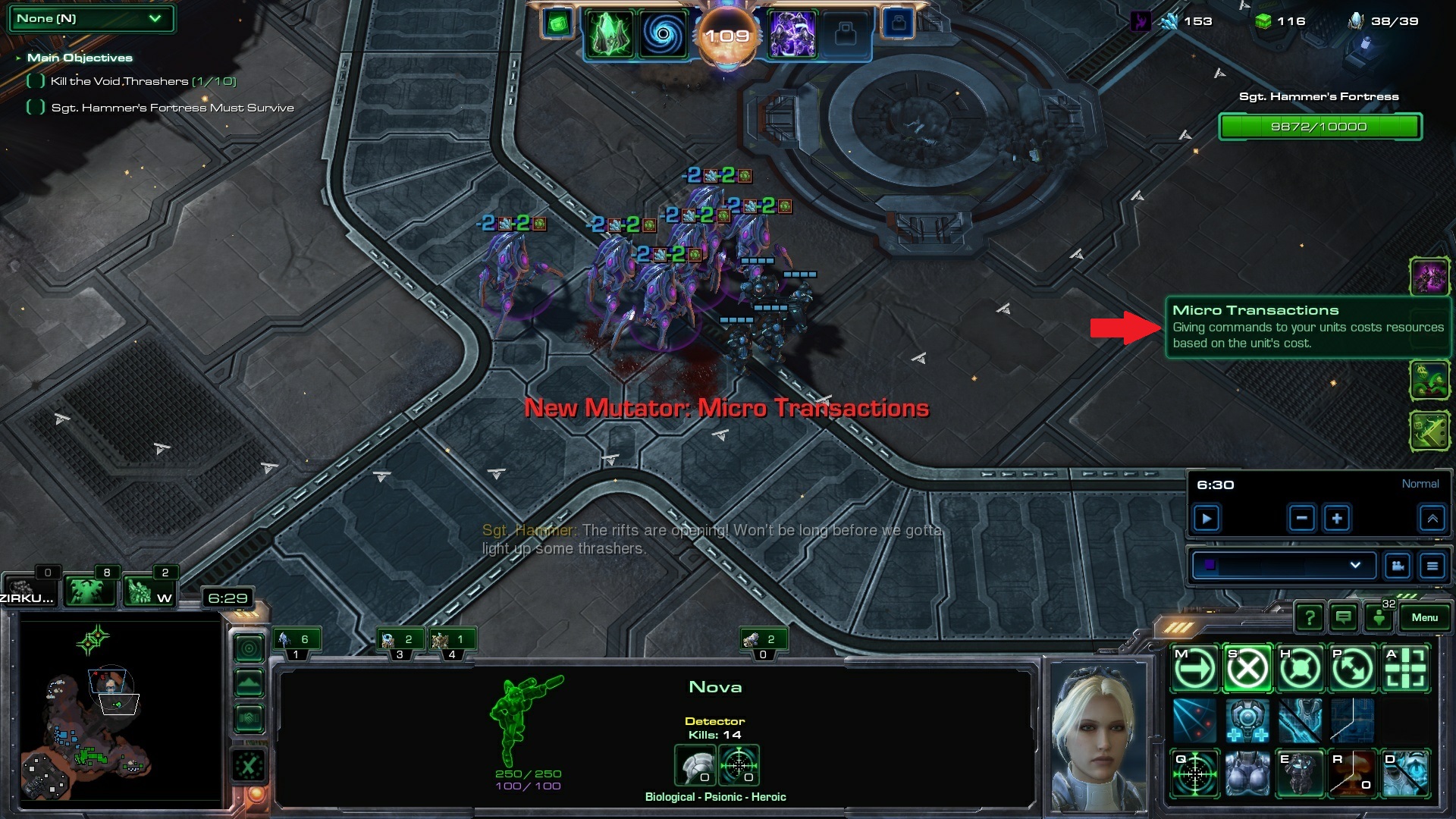The image size is (1456, 819).
Task: Select the Attack command icon
Action: pos(1407,669)
